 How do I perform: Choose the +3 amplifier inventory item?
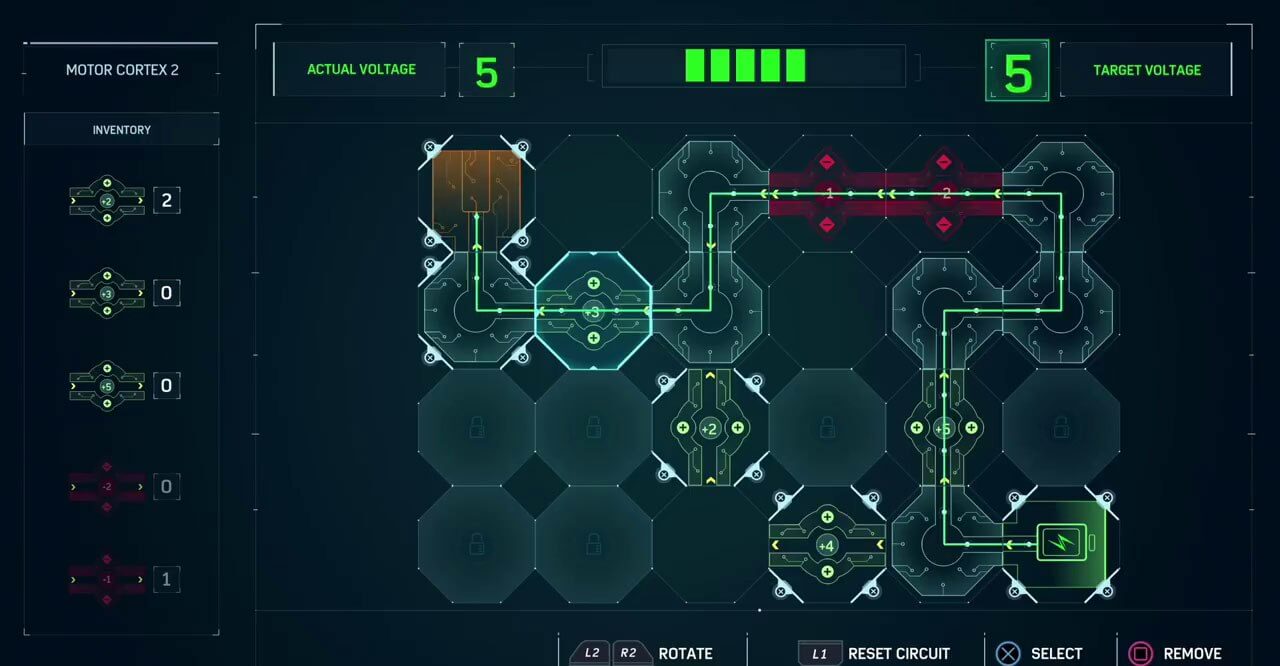click(107, 293)
